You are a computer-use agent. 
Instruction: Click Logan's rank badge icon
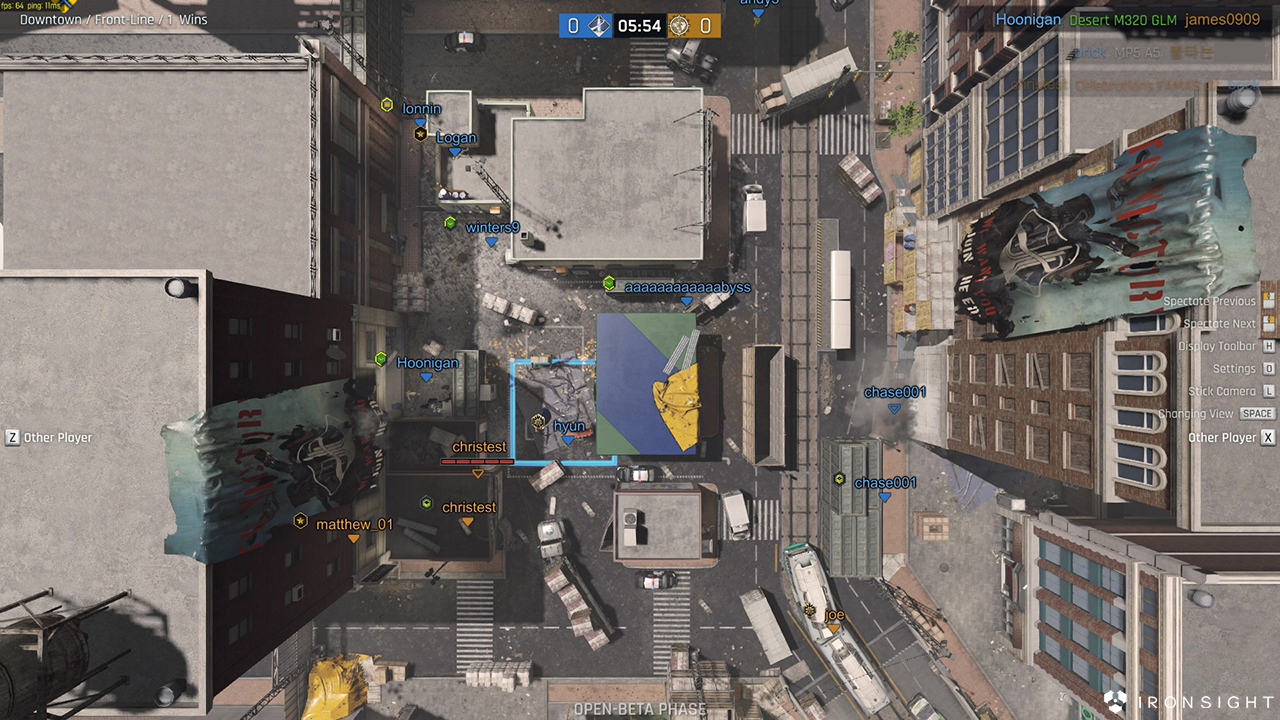tap(420, 133)
